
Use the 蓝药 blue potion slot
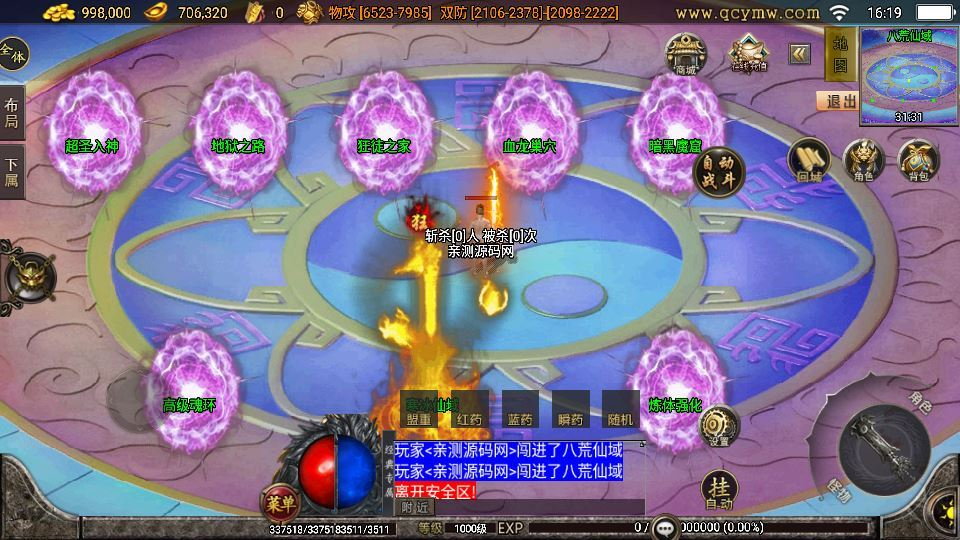click(x=520, y=410)
